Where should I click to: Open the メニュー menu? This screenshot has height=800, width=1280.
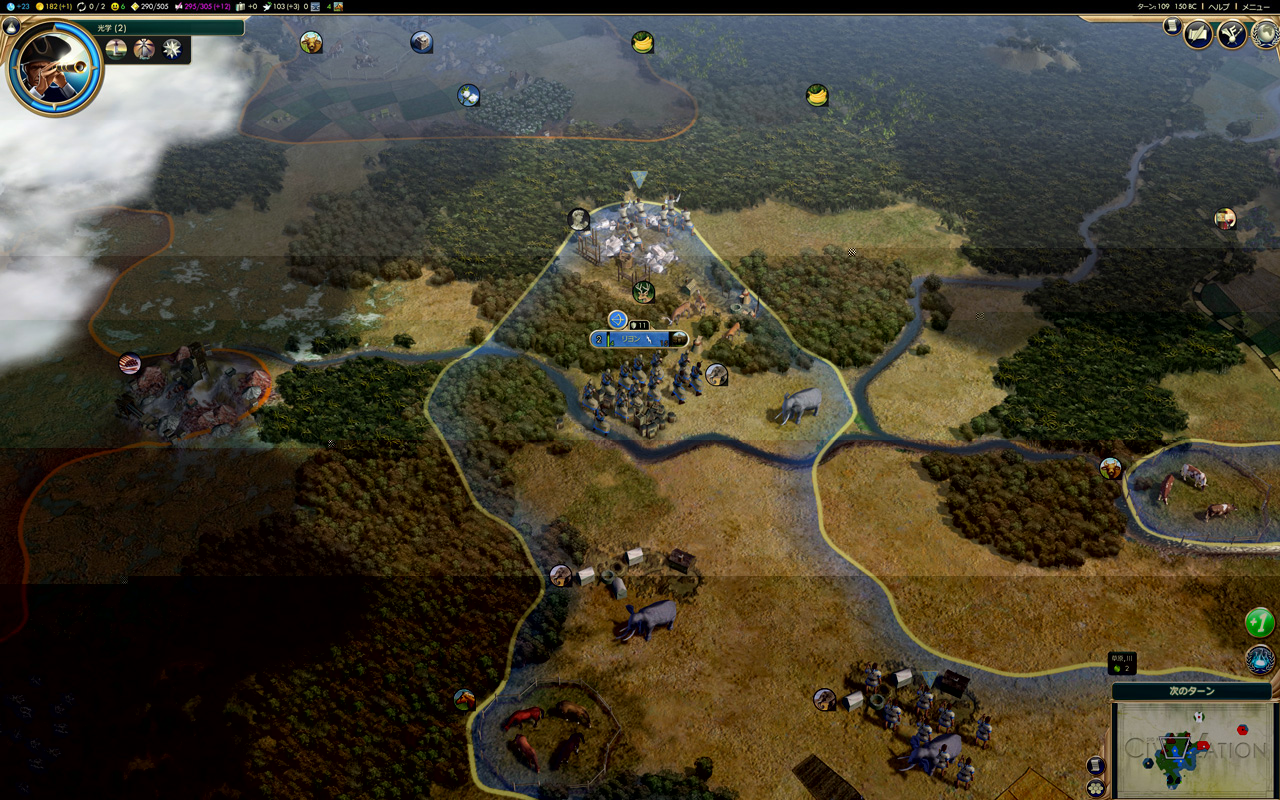pyautogui.click(x=1255, y=7)
